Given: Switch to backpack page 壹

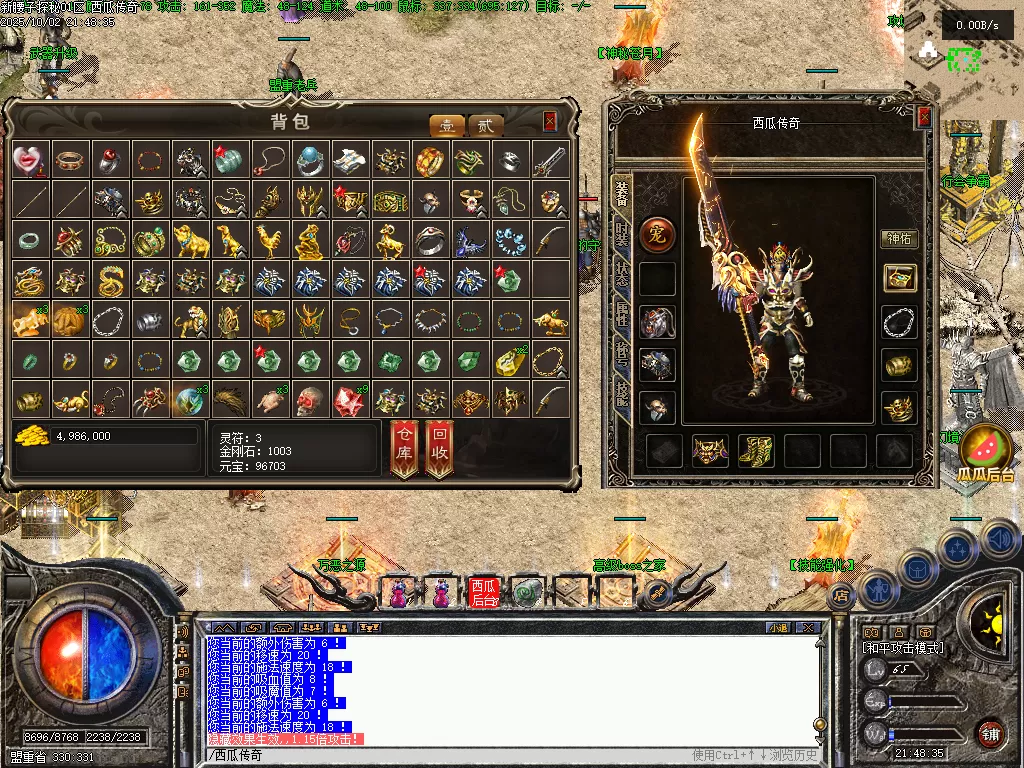Looking at the screenshot, I should [x=447, y=126].
